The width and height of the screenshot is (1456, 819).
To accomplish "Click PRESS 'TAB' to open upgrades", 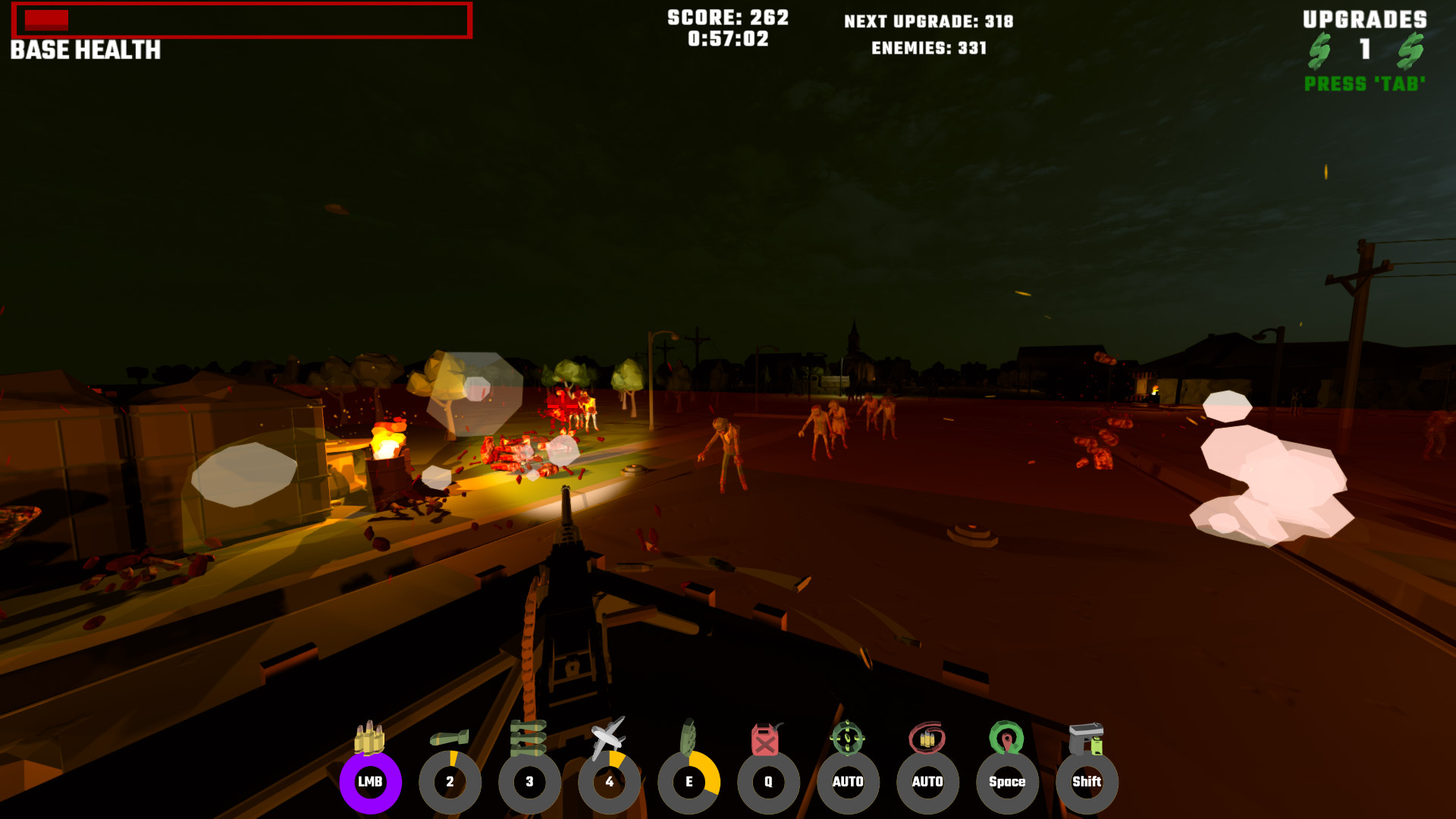I will tap(1363, 85).
